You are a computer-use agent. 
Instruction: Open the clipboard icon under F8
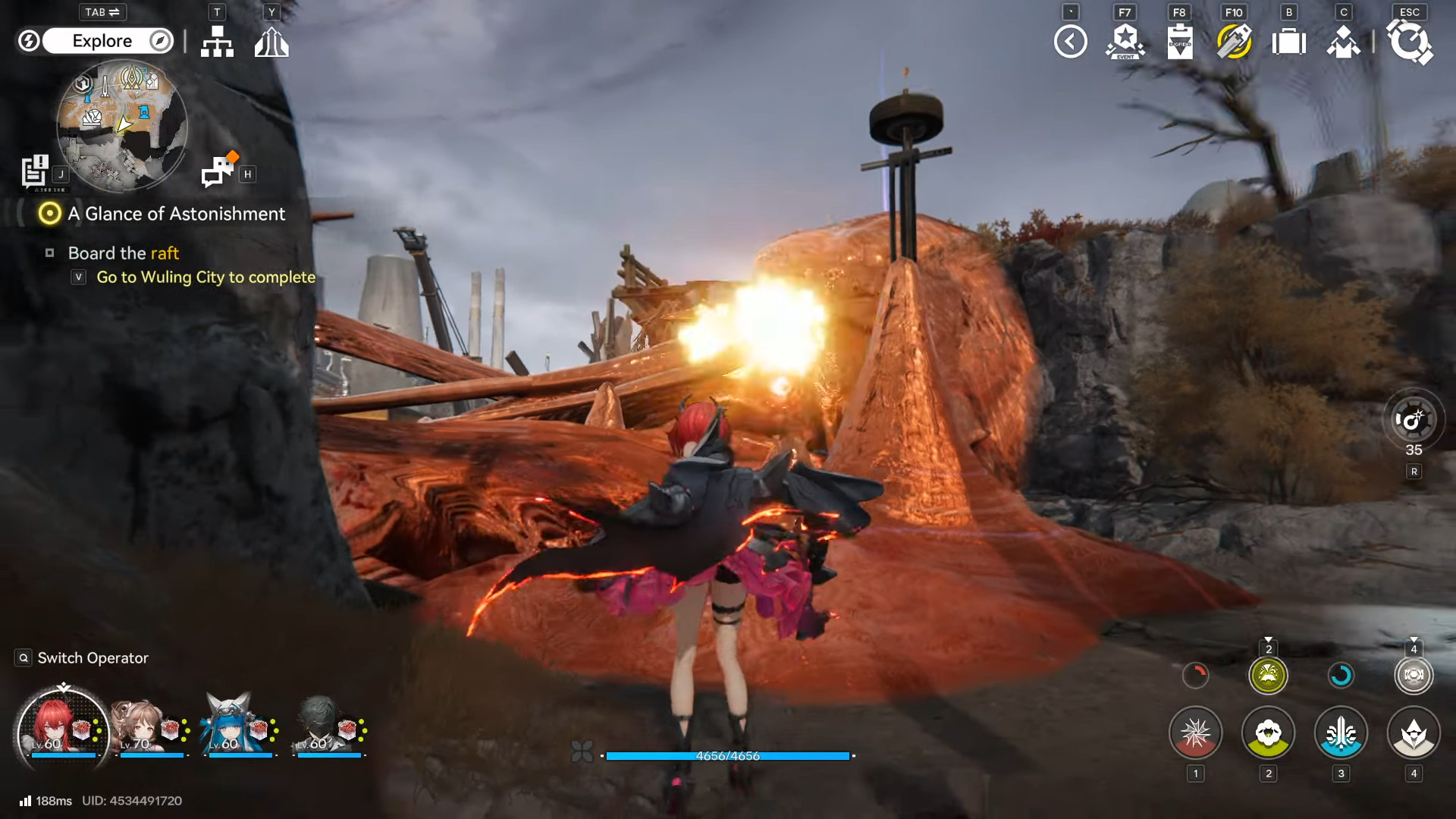[1180, 42]
